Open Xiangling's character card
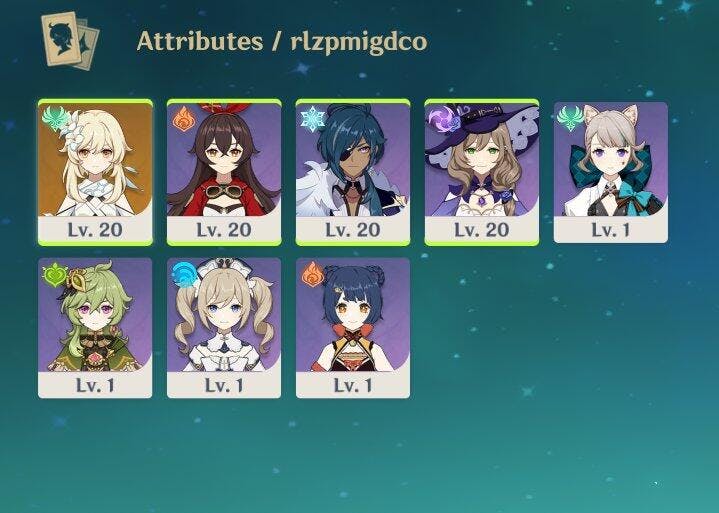 pos(353,327)
